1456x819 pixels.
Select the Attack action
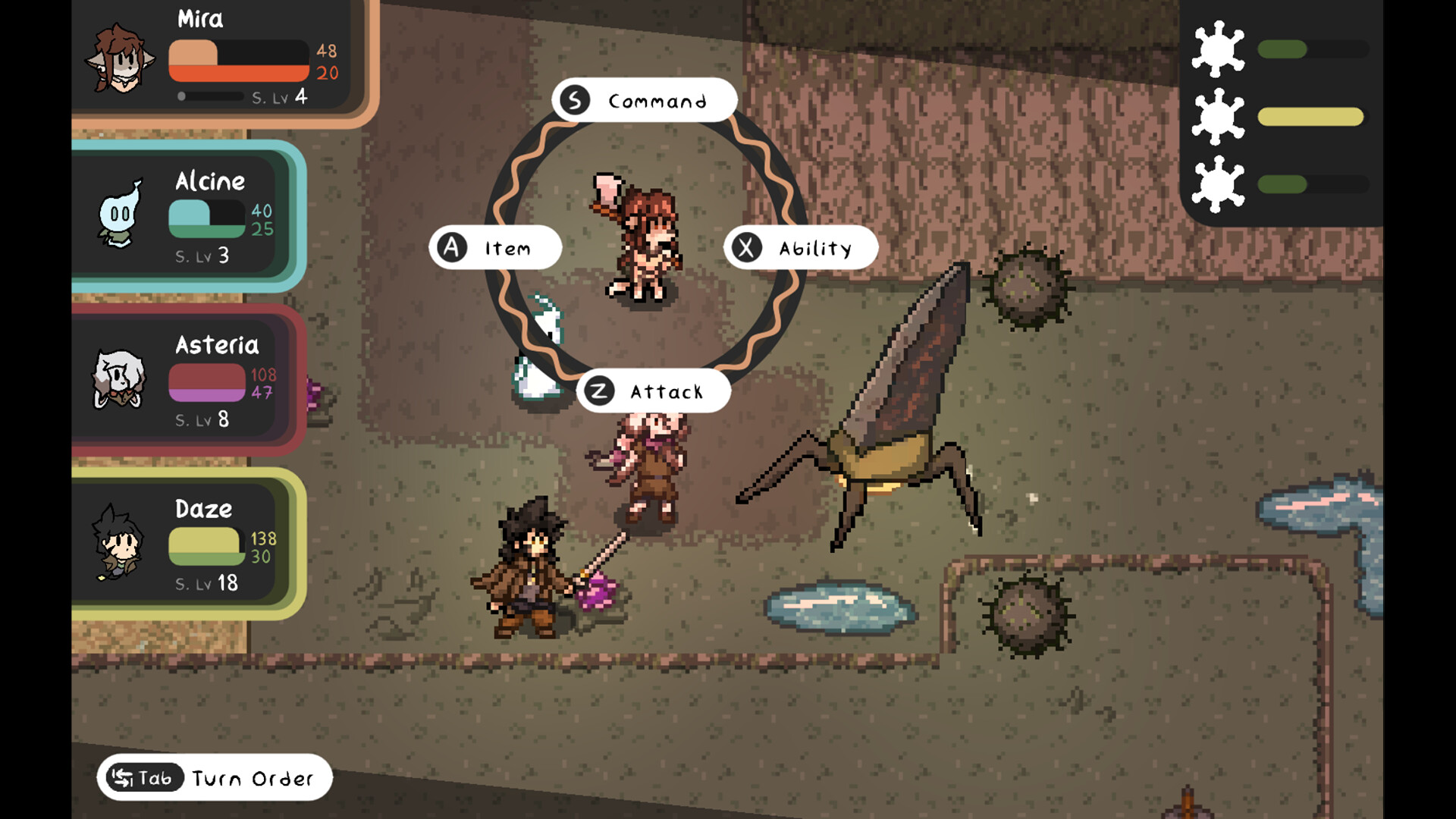coord(652,391)
